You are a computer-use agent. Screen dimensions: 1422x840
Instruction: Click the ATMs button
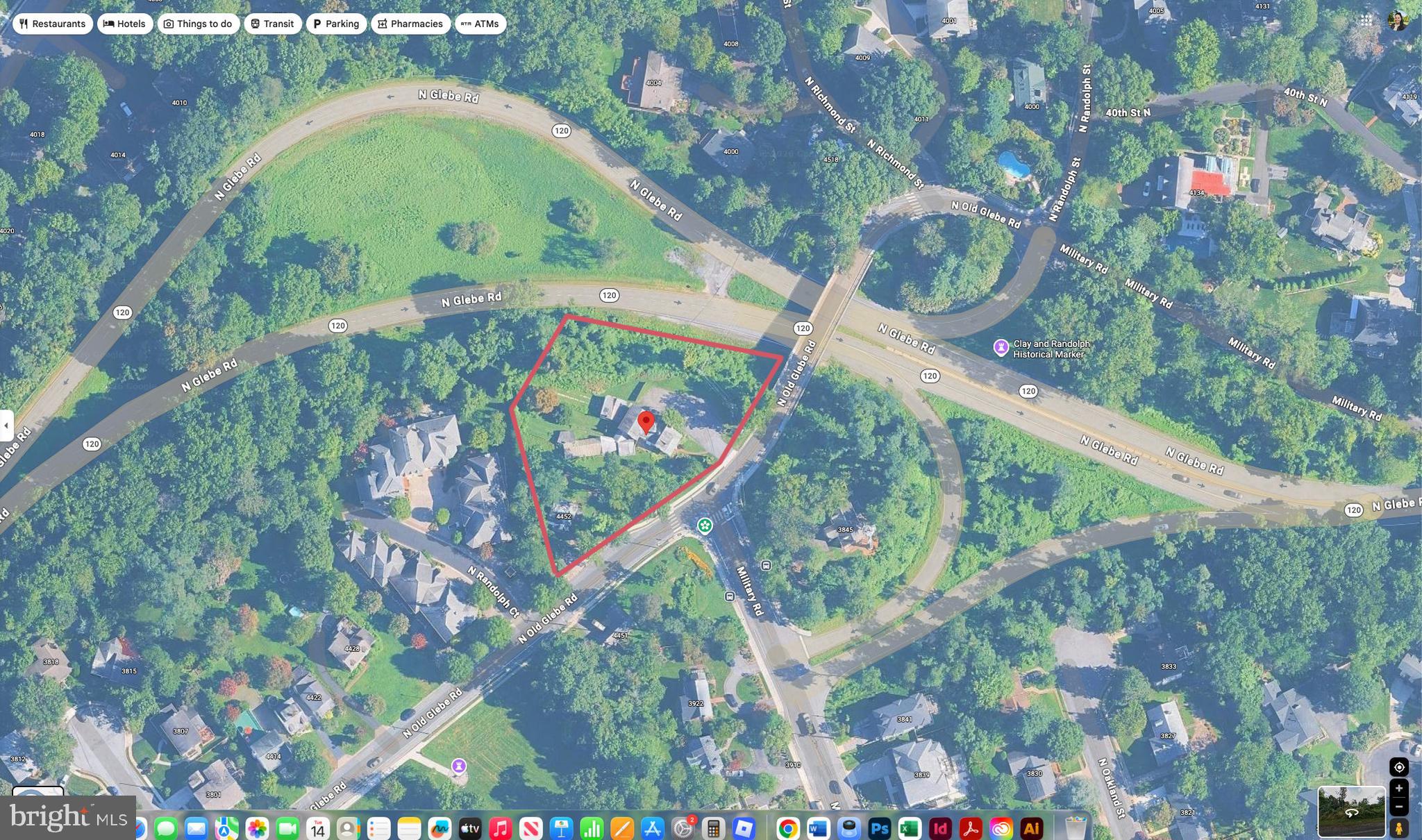(480, 23)
